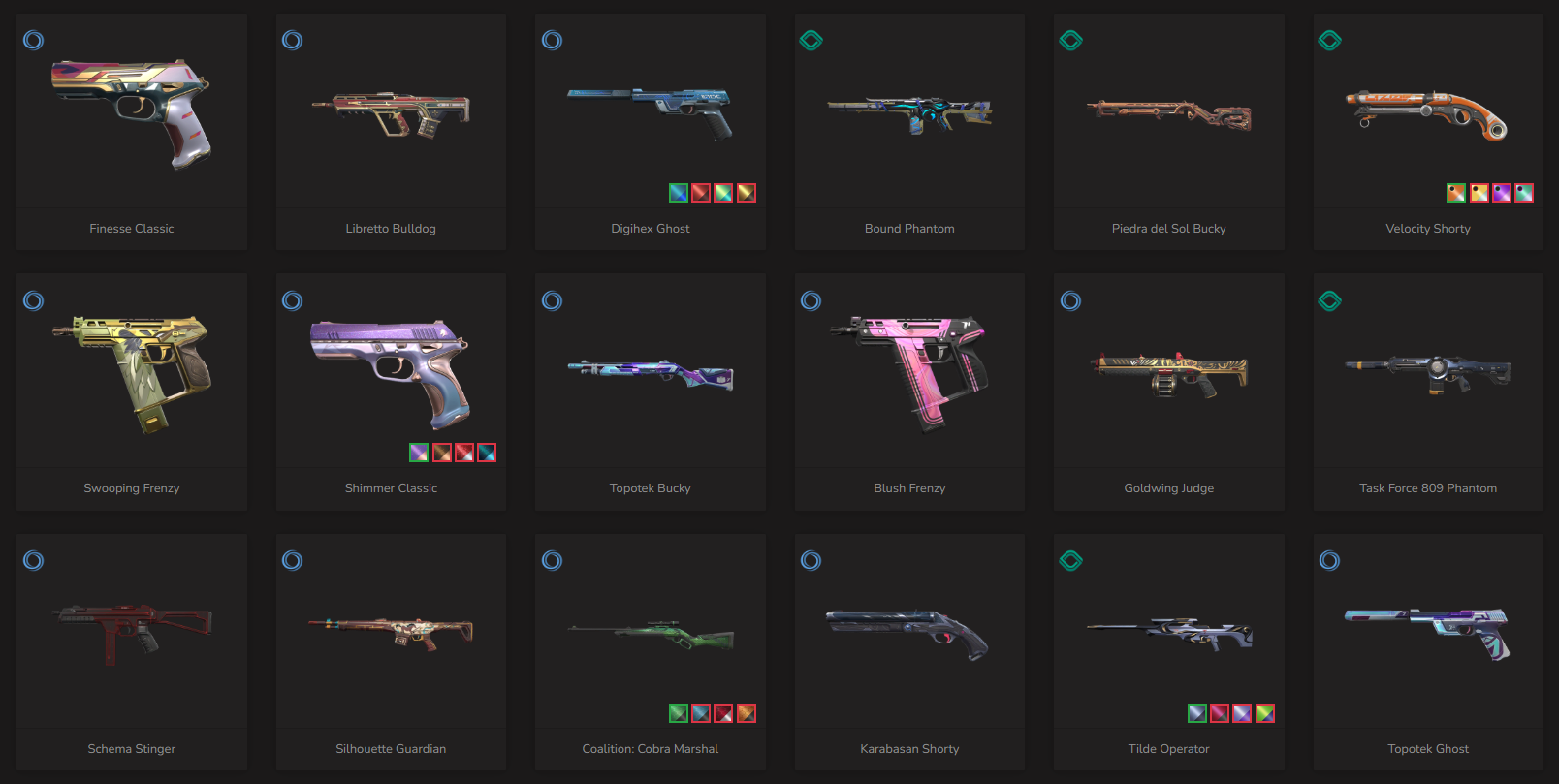The width and height of the screenshot is (1559, 784).
Task: Open the Piedra del Sol Bucky tile
Action: (x=1168, y=116)
